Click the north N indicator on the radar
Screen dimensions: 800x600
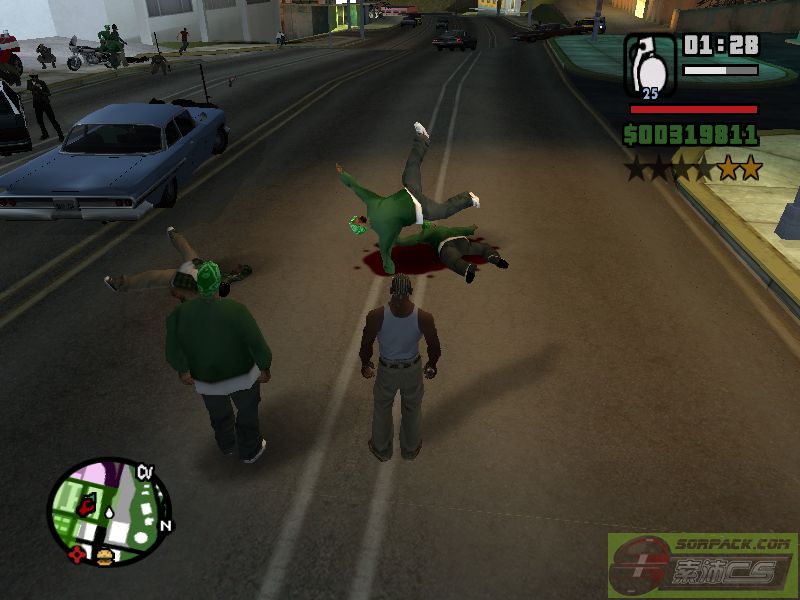166,525
